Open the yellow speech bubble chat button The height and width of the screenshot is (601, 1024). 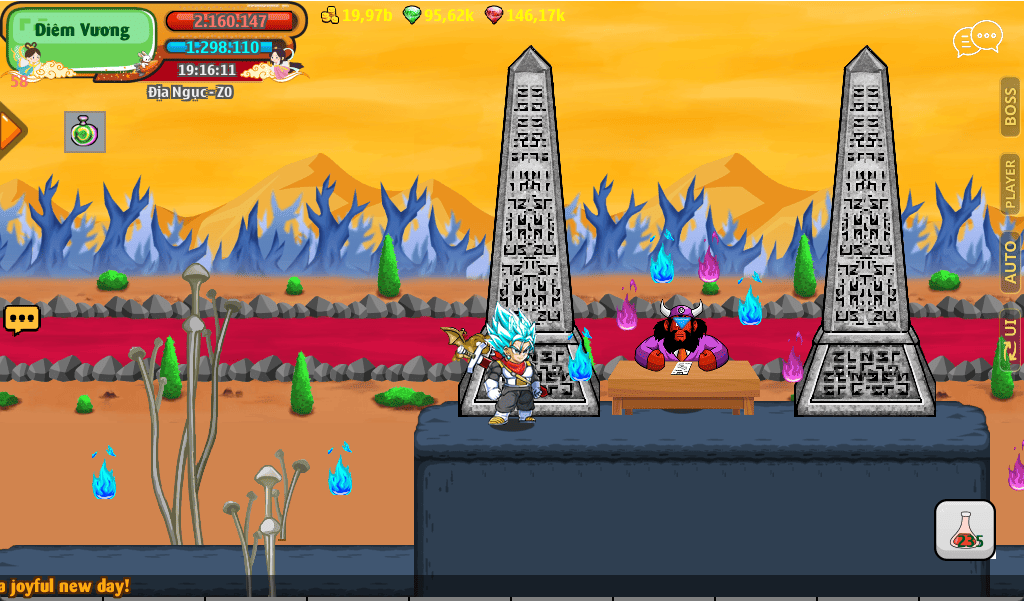click(x=22, y=320)
